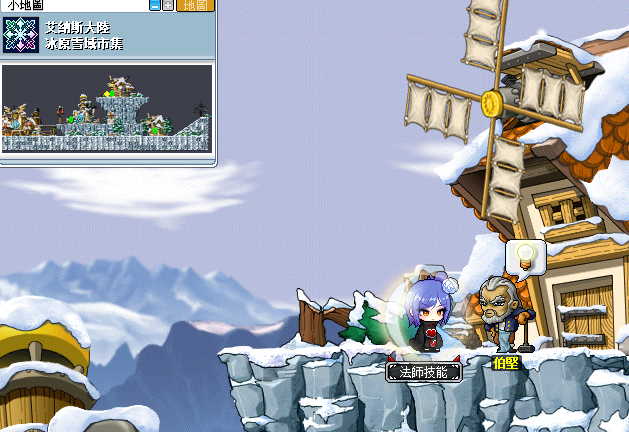Minimize the minimap with the minus button
629x432 pixels.
point(155,5)
